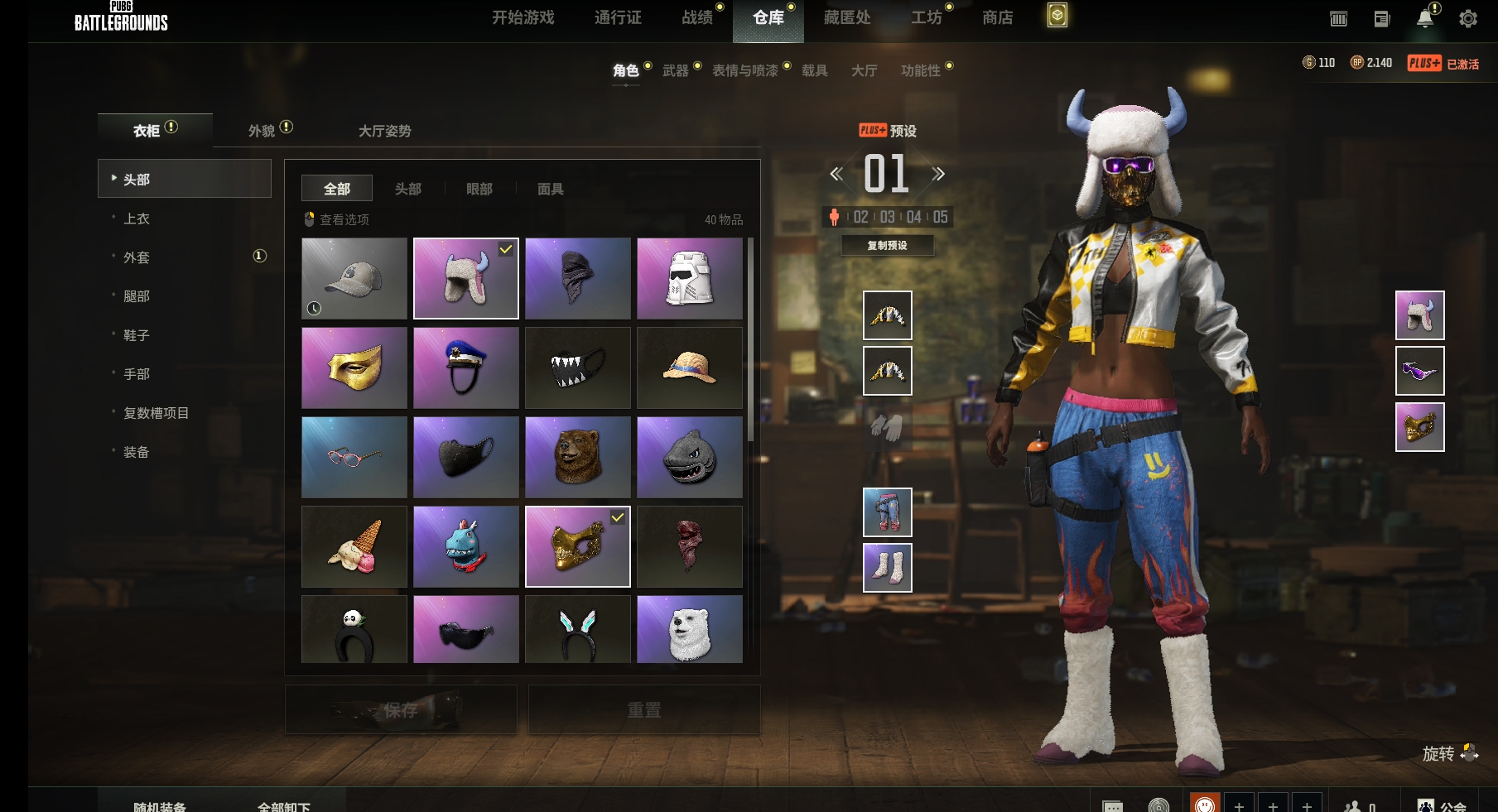Filter items by 眼部 eyes
Image resolution: width=1498 pixels, height=812 pixels.
[479, 189]
